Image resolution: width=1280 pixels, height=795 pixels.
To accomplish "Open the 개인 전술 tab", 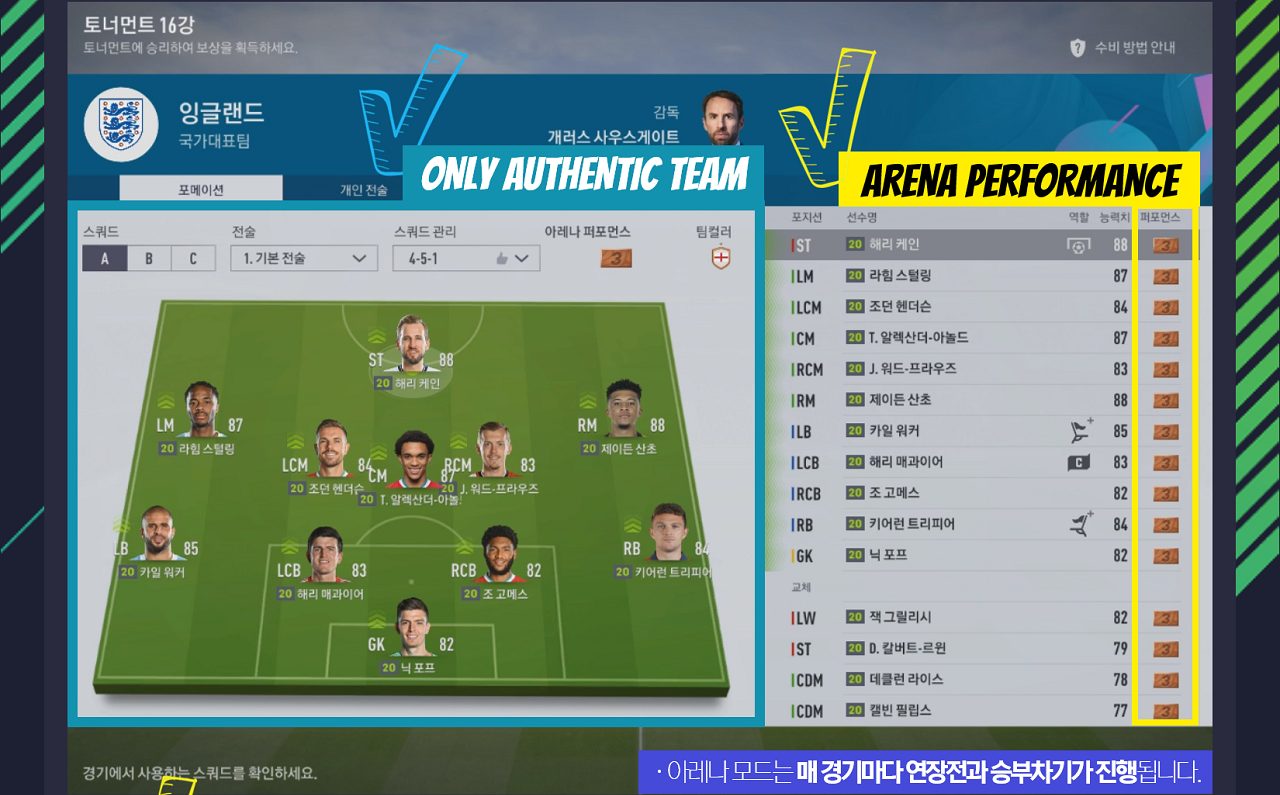I will coord(363,189).
